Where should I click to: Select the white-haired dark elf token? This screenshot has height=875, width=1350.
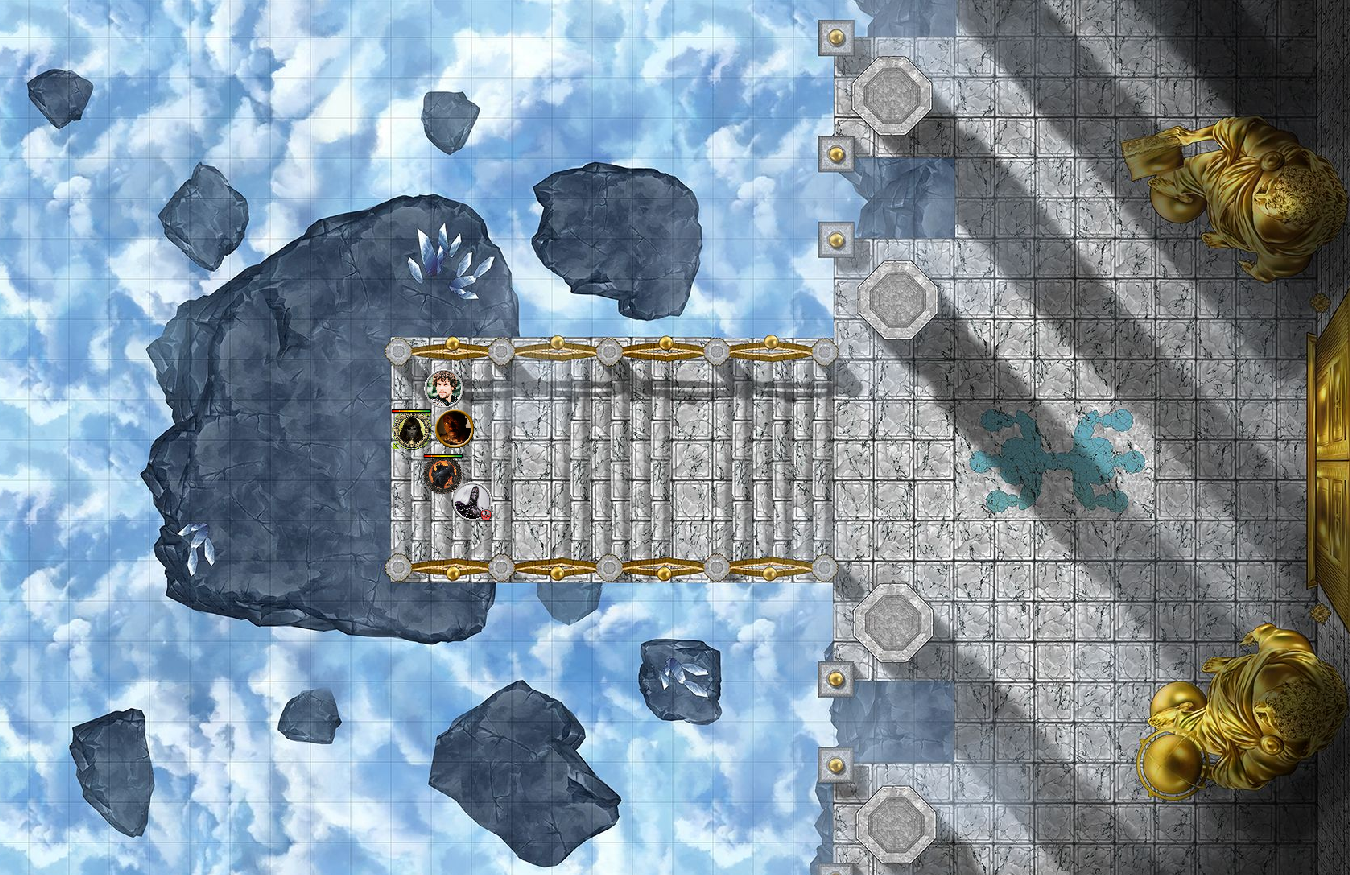[x=471, y=500]
